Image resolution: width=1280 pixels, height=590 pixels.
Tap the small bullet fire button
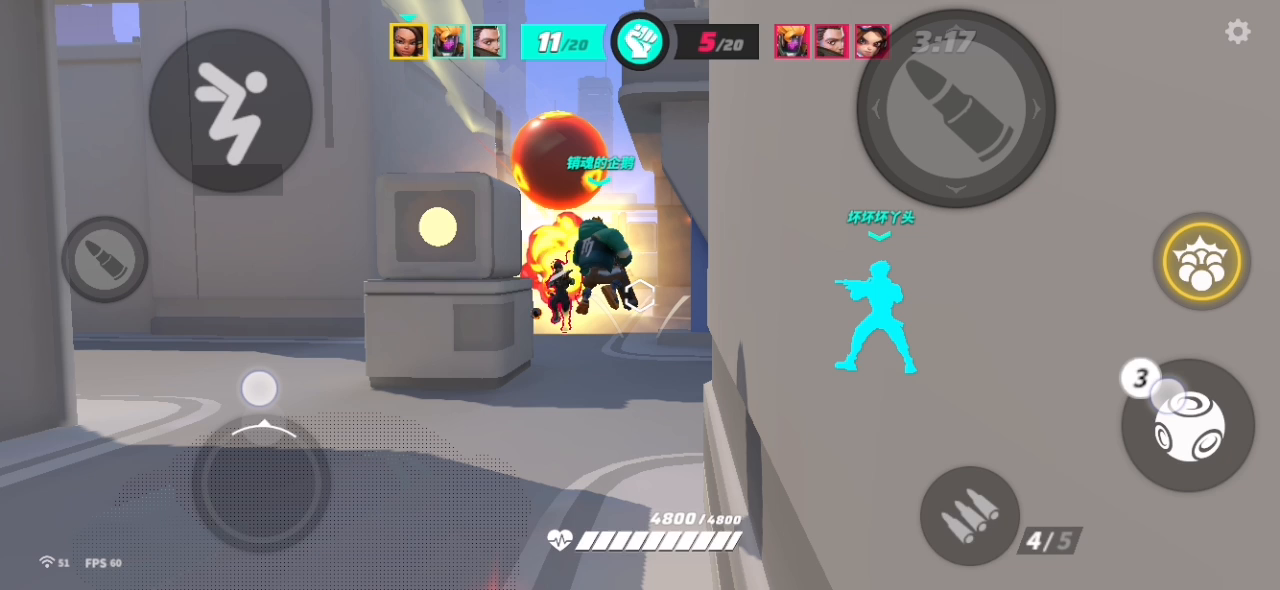105,259
